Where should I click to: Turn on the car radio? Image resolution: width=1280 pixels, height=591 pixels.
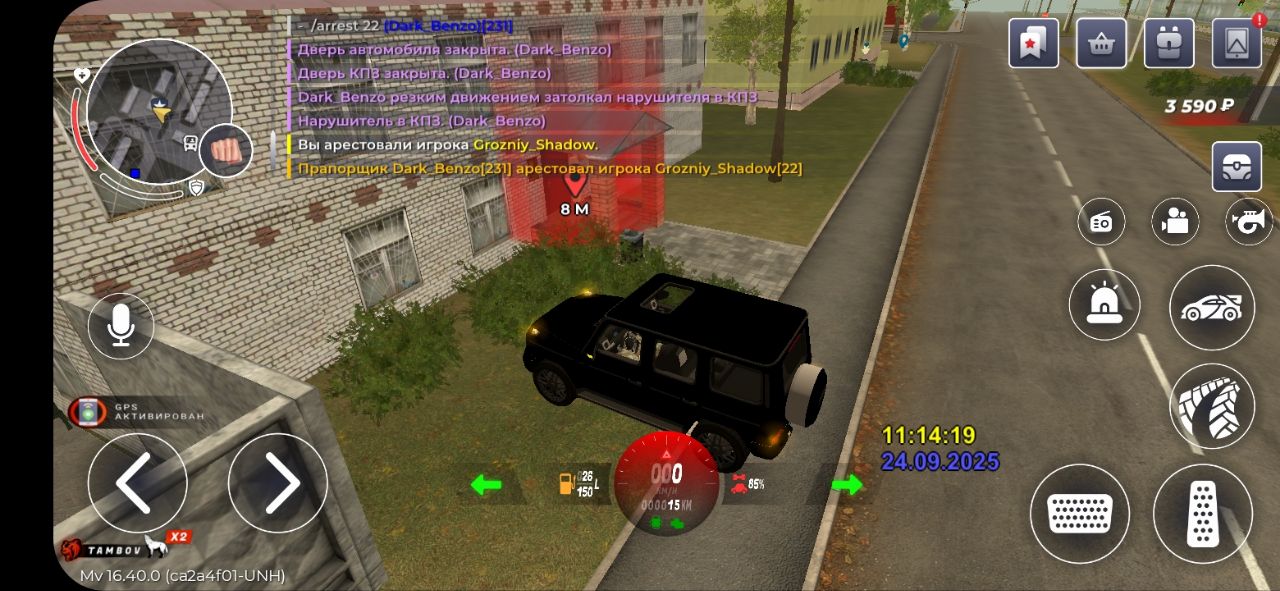pyautogui.click(x=1101, y=222)
